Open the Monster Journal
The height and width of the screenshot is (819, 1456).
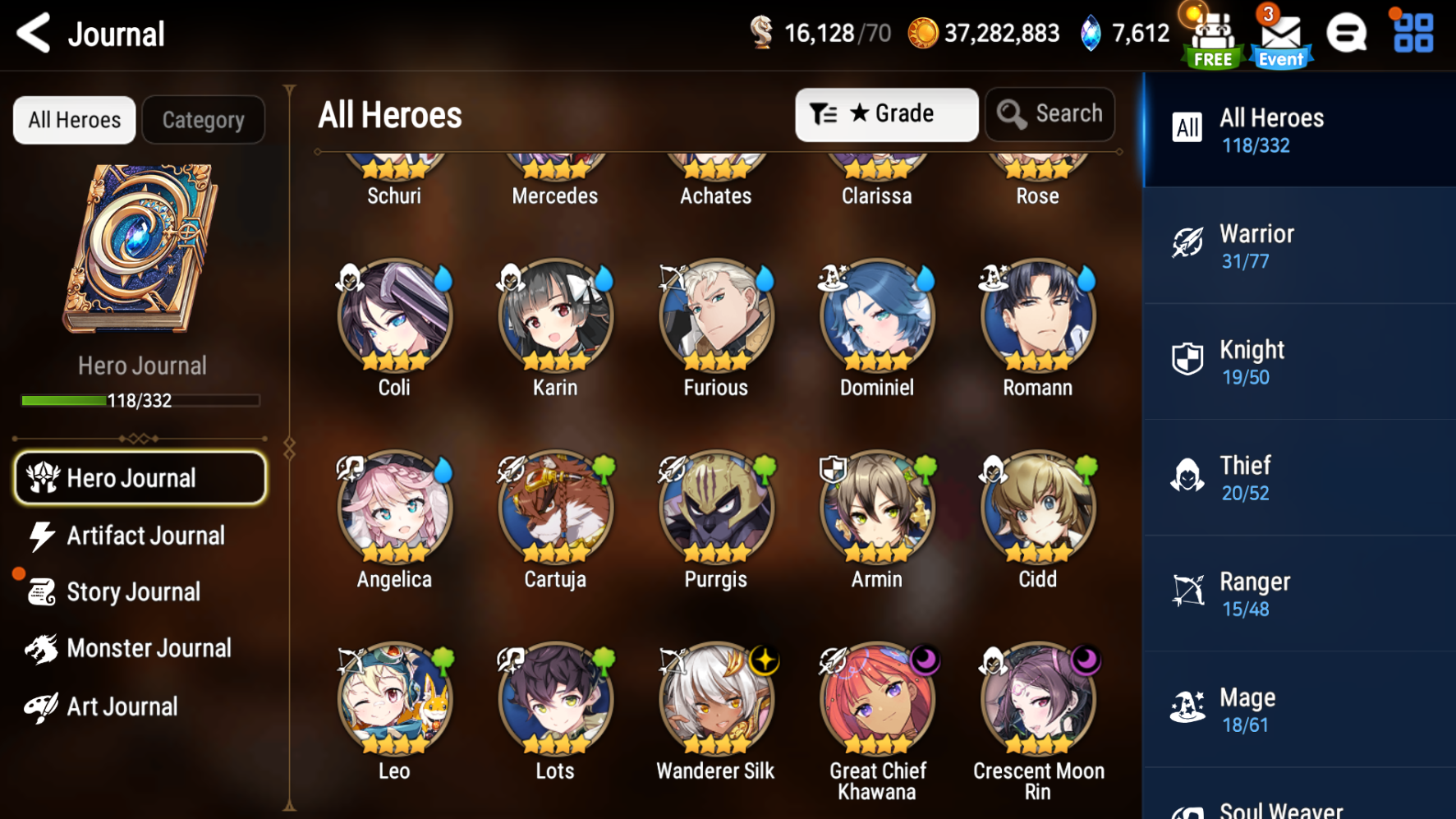pos(149,648)
